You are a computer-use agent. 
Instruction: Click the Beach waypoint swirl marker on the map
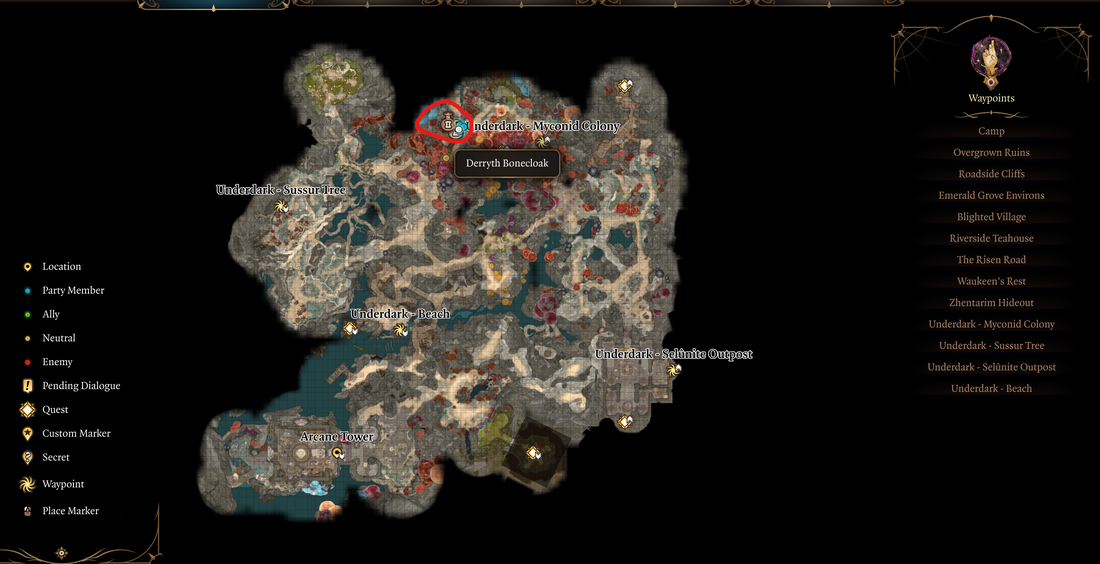(401, 329)
